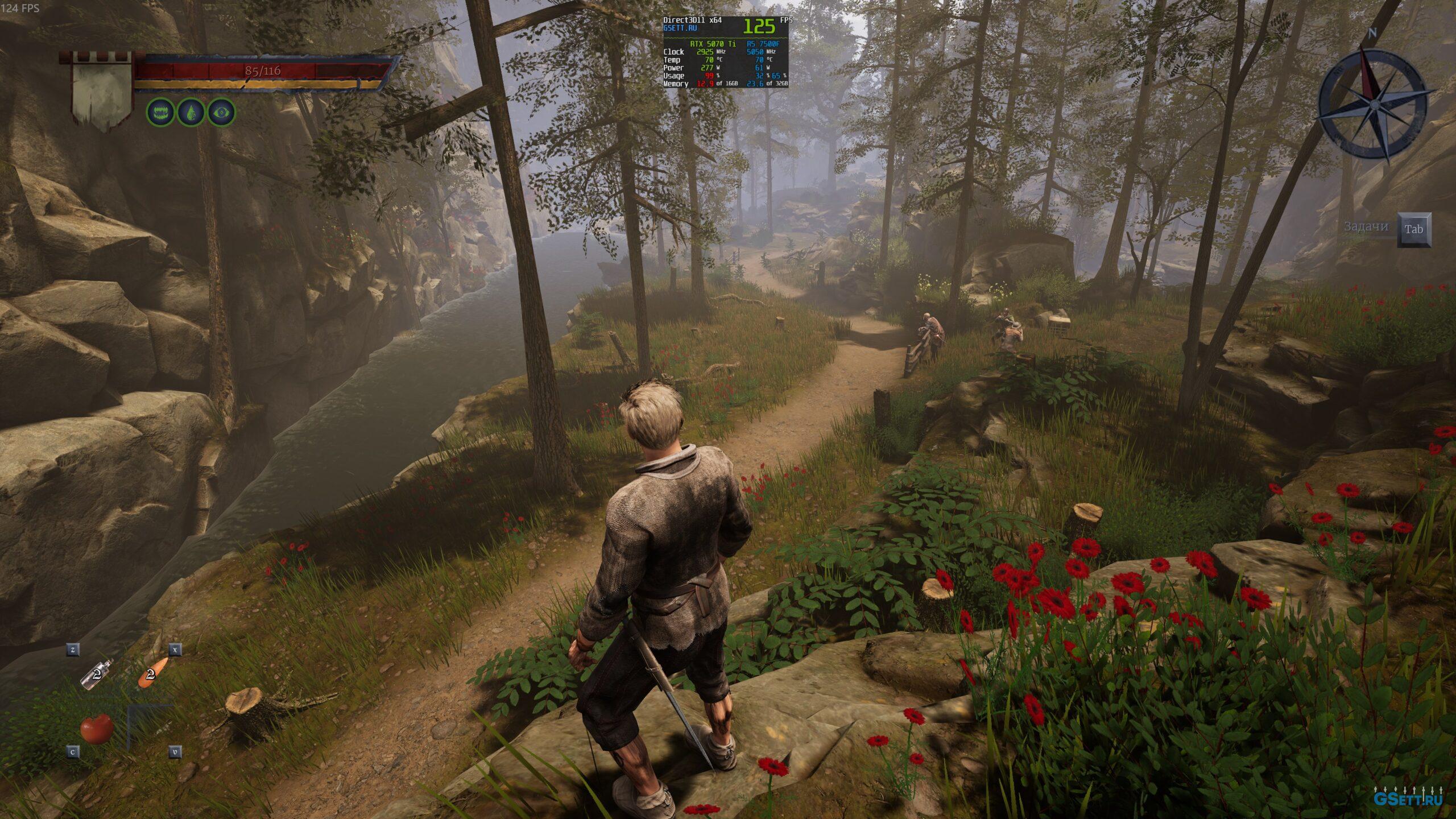Viewport: 1456px width, 819px height.
Task: Click the green fangs status icon
Action: pos(161,113)
